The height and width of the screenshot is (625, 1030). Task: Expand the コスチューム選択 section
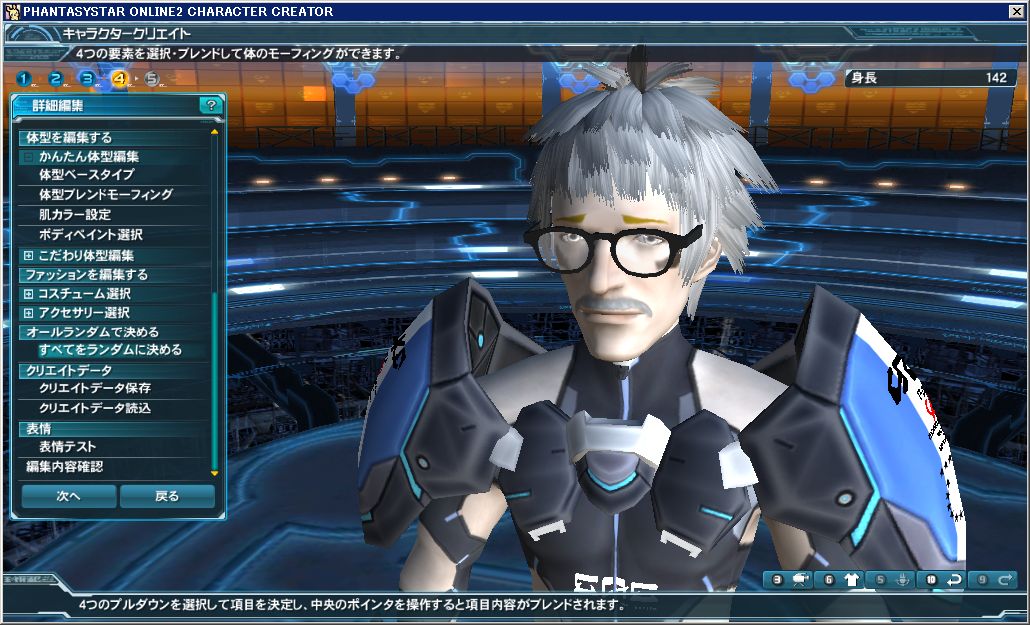tap(28, 294)
